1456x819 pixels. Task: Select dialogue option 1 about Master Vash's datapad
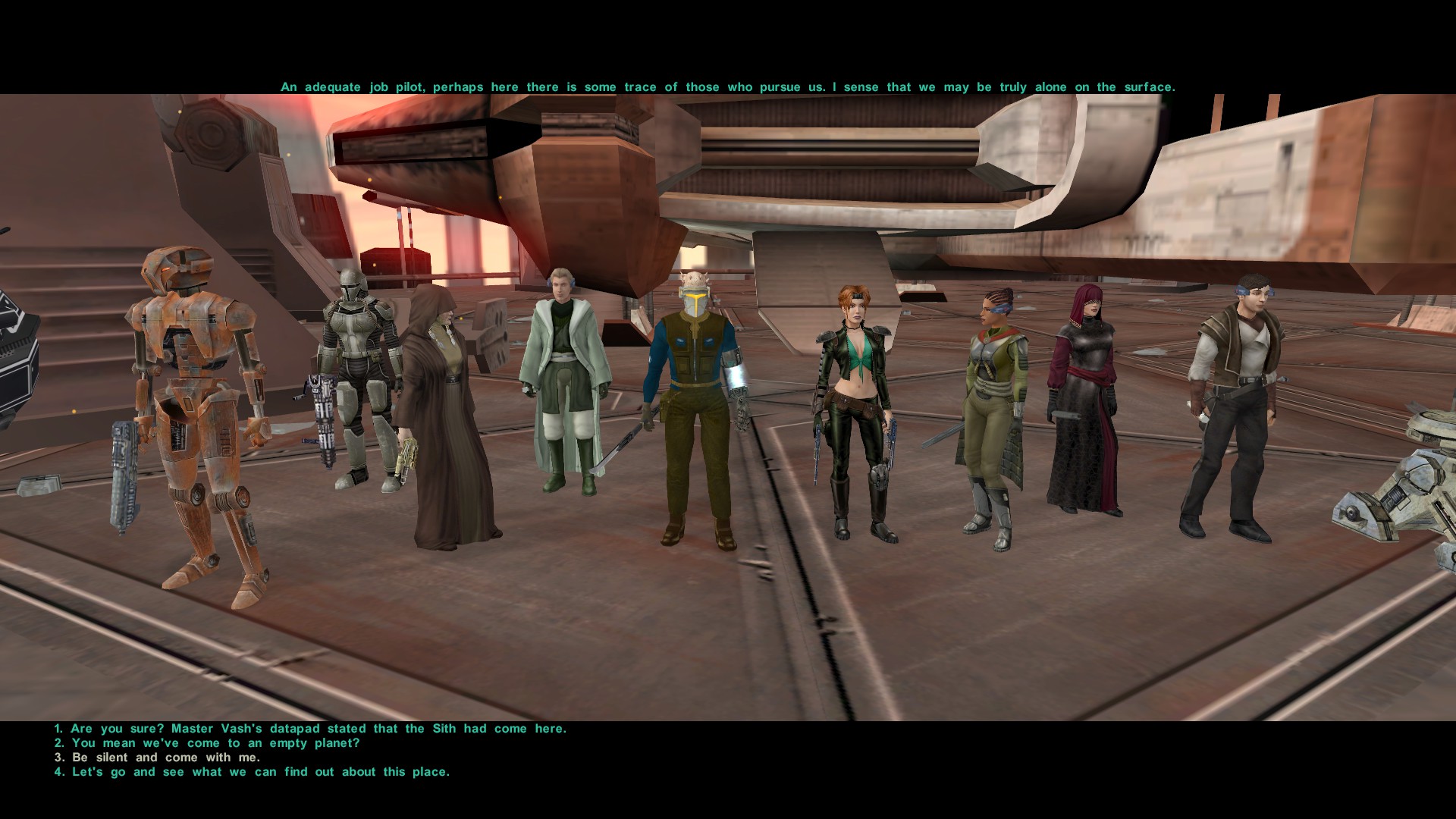pos(310,727)
